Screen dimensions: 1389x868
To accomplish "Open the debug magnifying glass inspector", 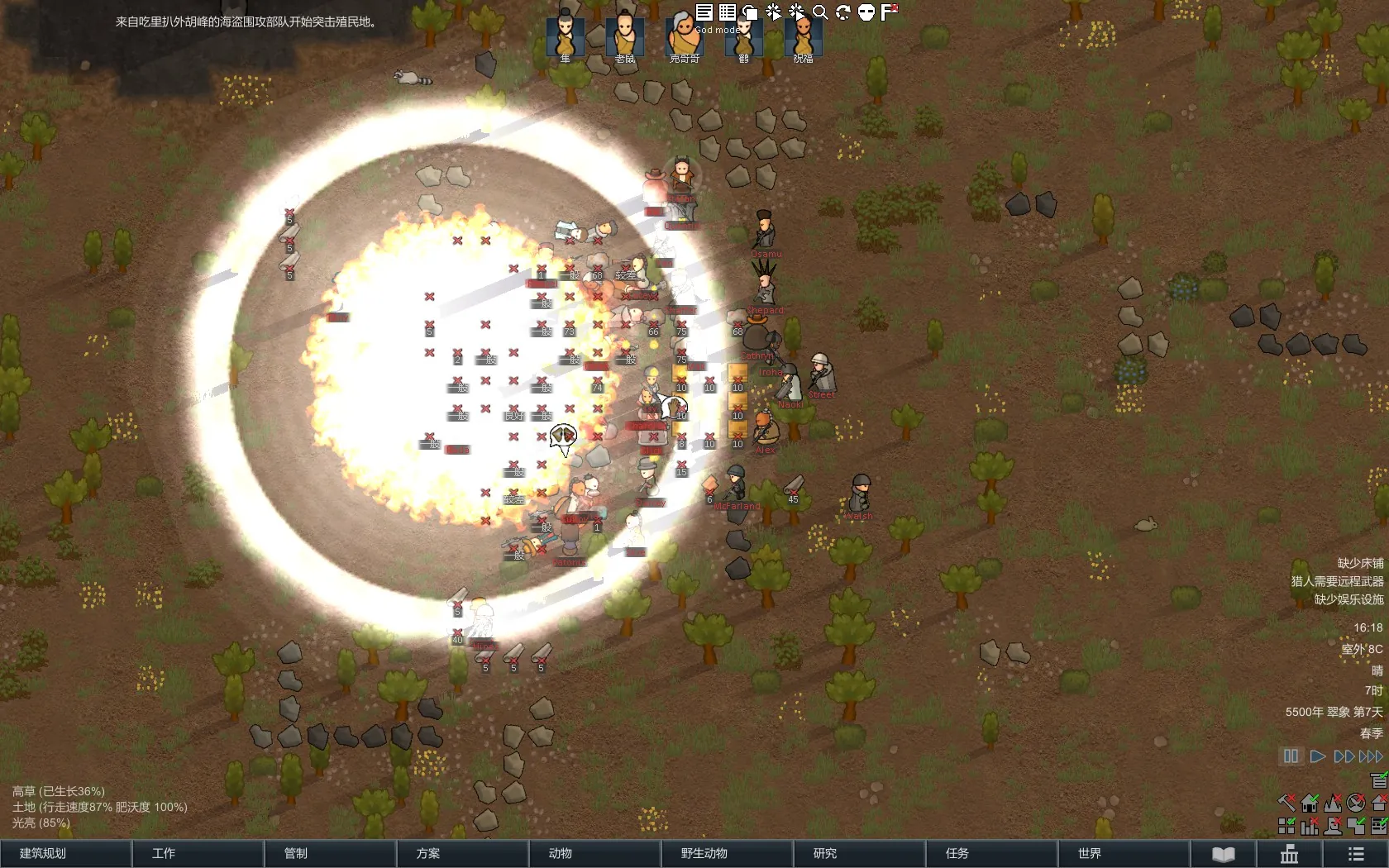I will (x=820, y=12).
